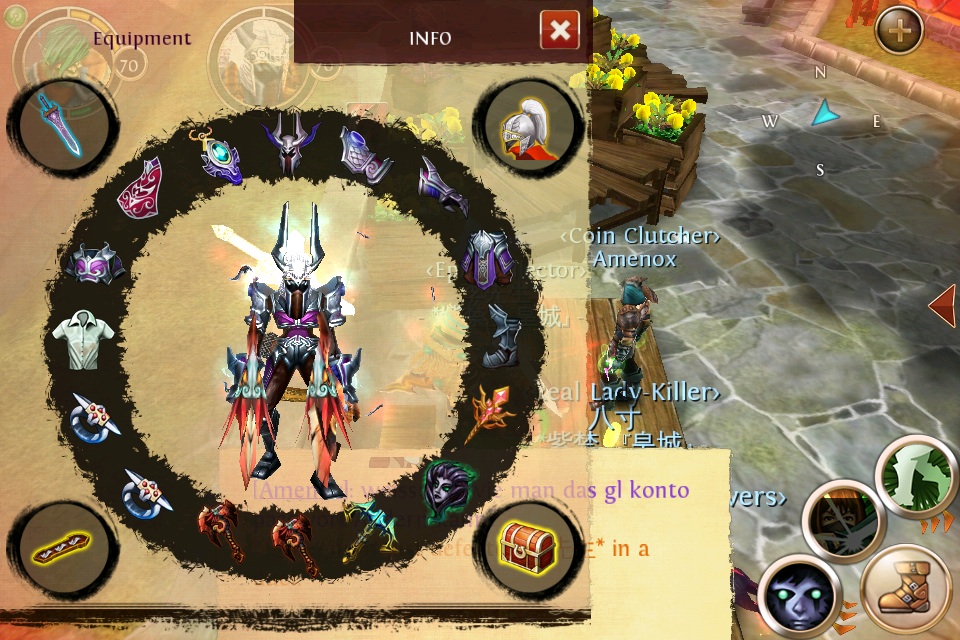Image resolution: width=960 pixels, height=640 pixels.
Task: Expand the red arrow side panel
Action: (x=942, y=307)
